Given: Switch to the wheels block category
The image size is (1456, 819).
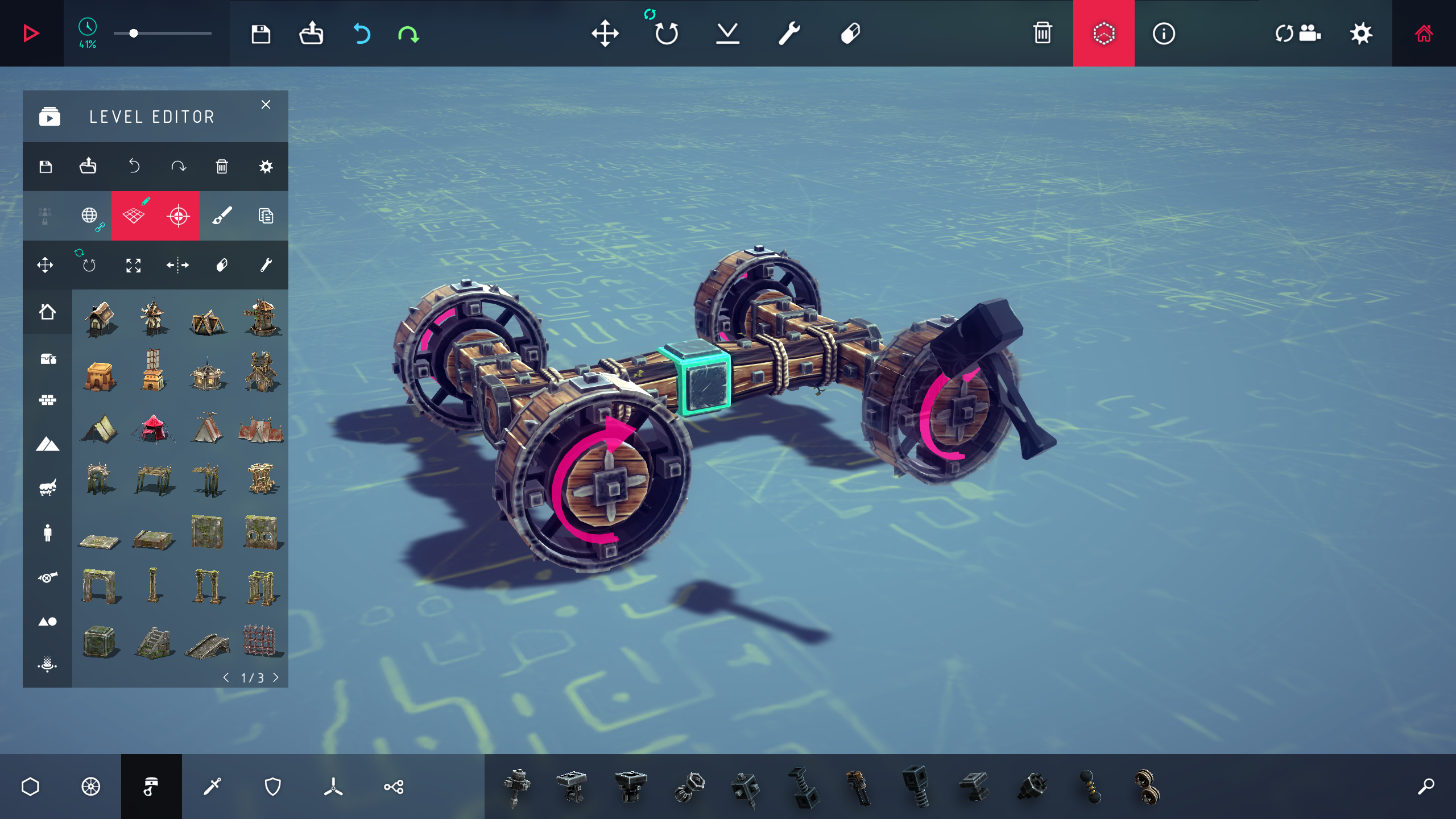Looking at the screenshot, I should (91, 787).
